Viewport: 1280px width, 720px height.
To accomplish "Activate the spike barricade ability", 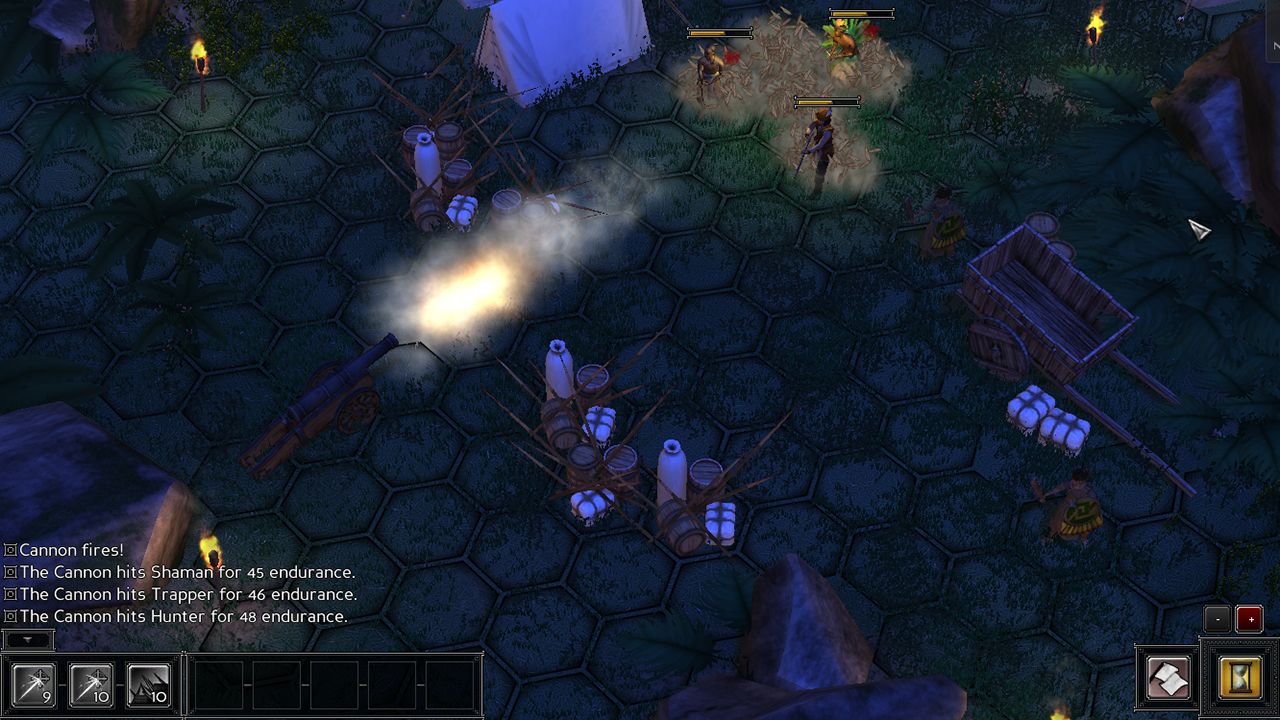I will pyautogui.click(x=148, y=685).
